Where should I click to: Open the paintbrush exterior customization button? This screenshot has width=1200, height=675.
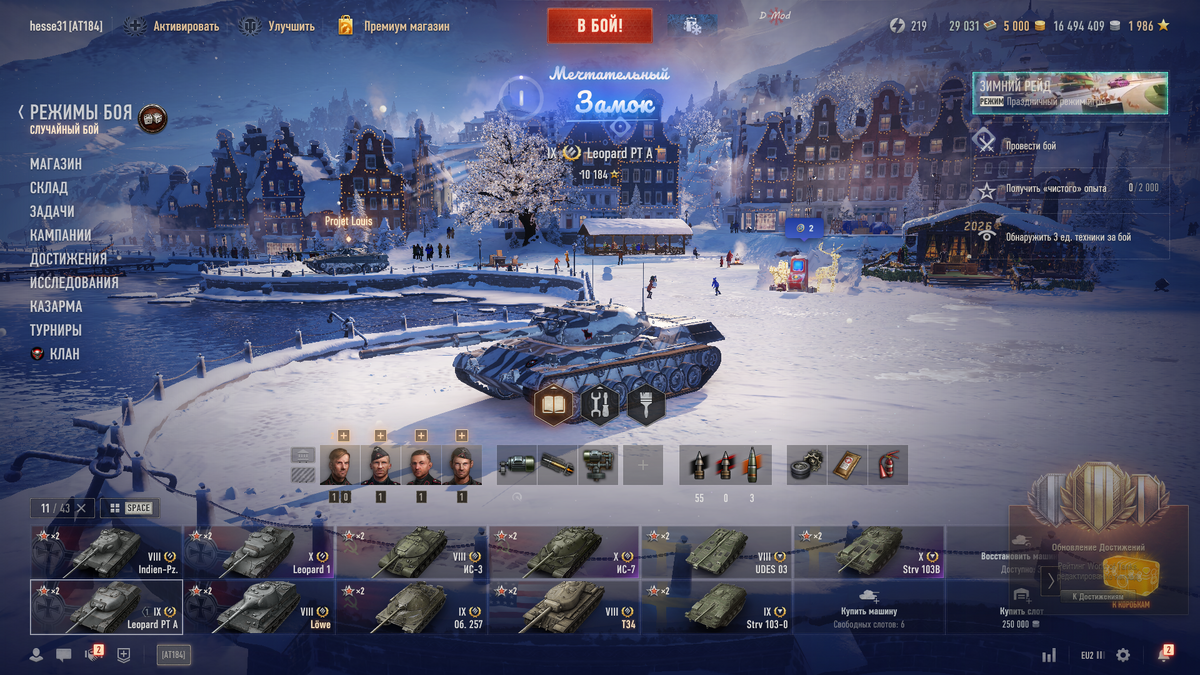(x=646, y=405)
